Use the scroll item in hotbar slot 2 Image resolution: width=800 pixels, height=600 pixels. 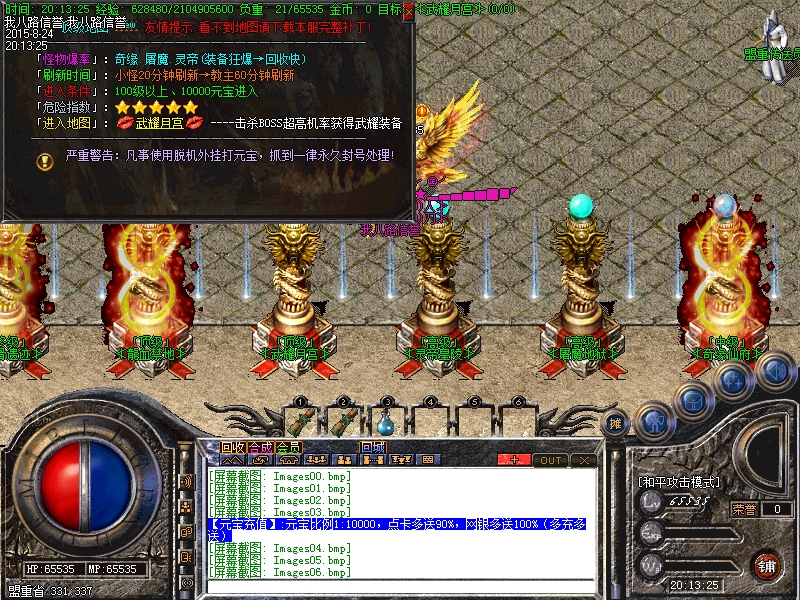(x=343, y=420)
